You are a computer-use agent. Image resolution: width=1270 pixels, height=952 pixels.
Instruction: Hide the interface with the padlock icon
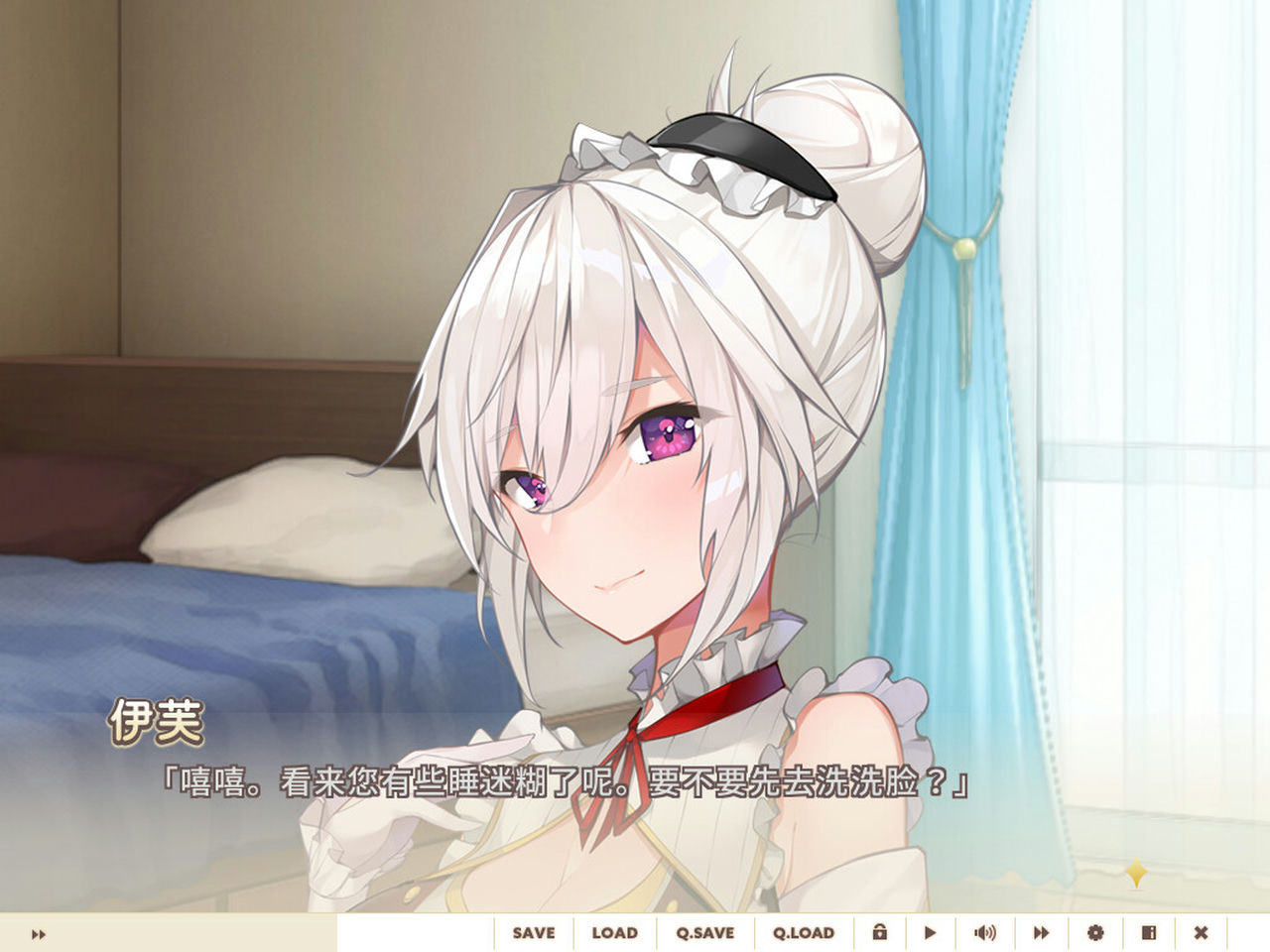pyautogui.click(x=879, y=933)
